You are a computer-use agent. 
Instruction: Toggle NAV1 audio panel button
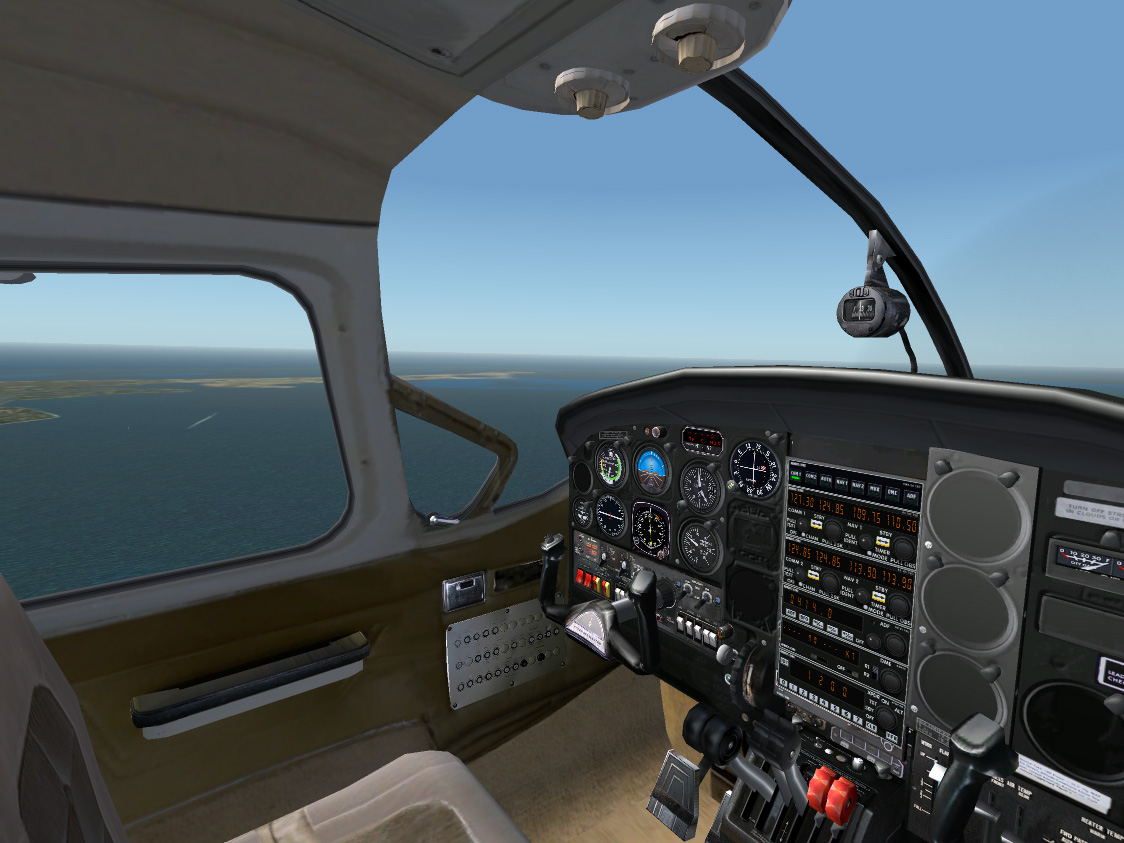pos(842,483)
